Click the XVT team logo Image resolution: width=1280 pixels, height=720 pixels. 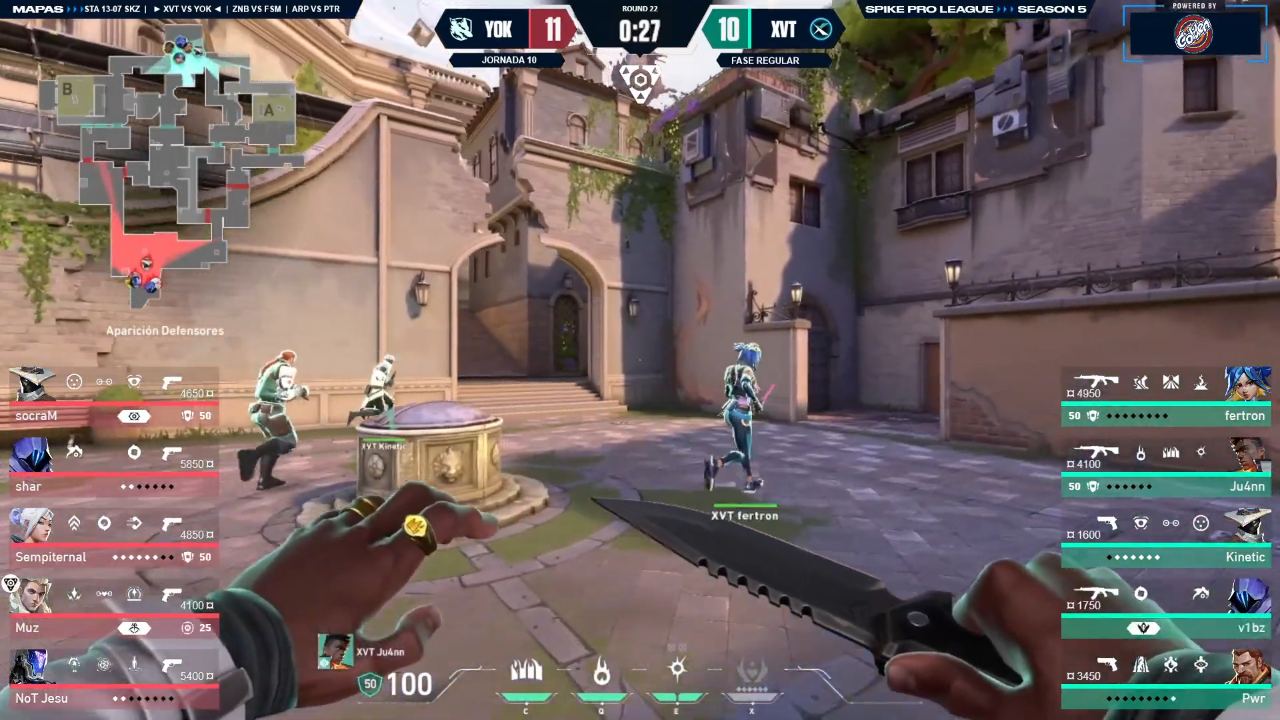[x=821, y=29]
